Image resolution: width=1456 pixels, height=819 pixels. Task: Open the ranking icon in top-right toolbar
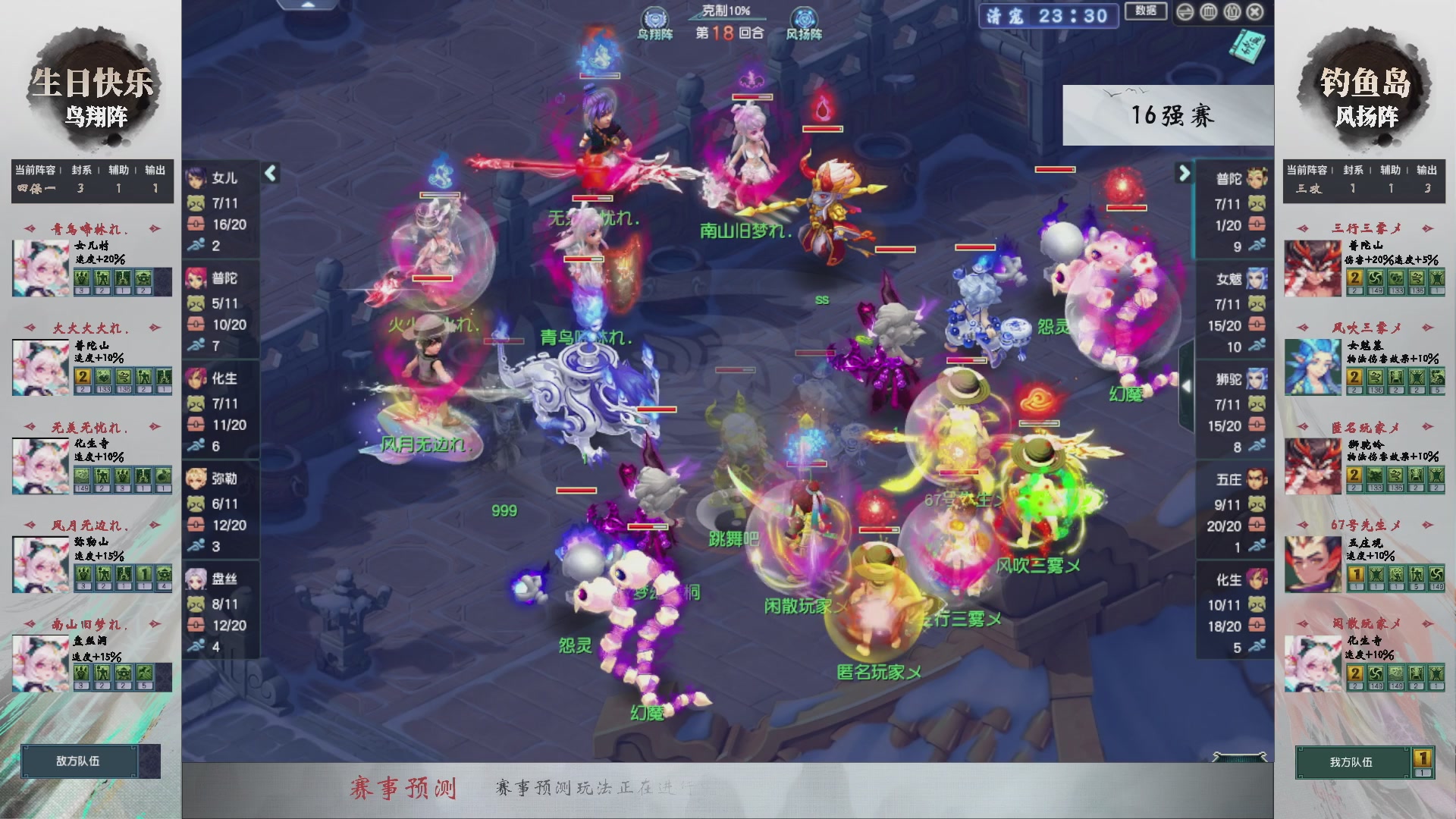(x=1208, y=12)
